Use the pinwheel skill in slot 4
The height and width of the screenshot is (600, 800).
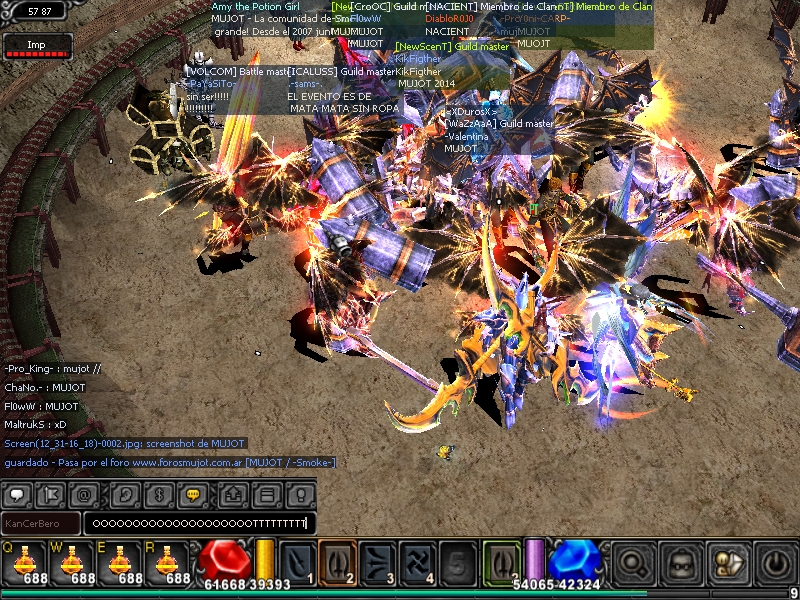point(417,561)
